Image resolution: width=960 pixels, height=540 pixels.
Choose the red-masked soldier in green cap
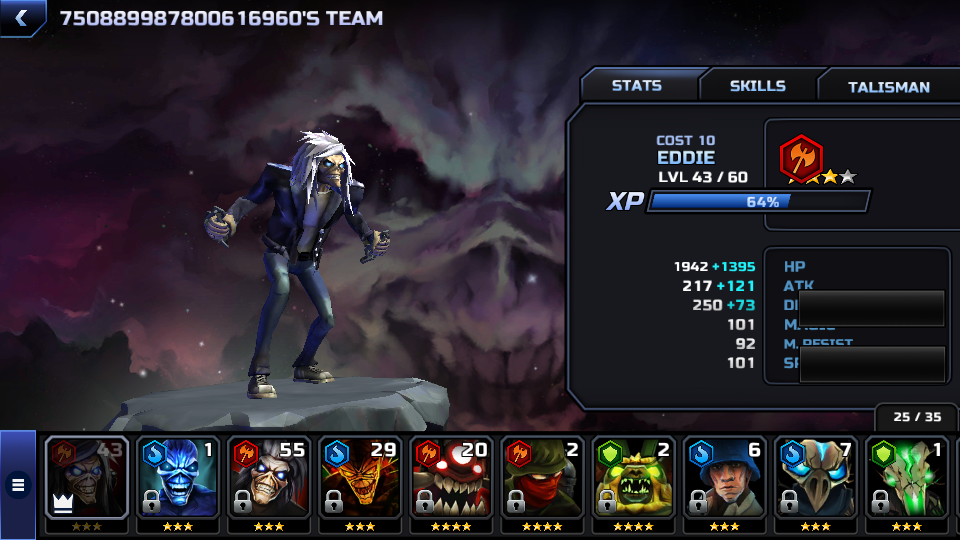click(541, 478)
